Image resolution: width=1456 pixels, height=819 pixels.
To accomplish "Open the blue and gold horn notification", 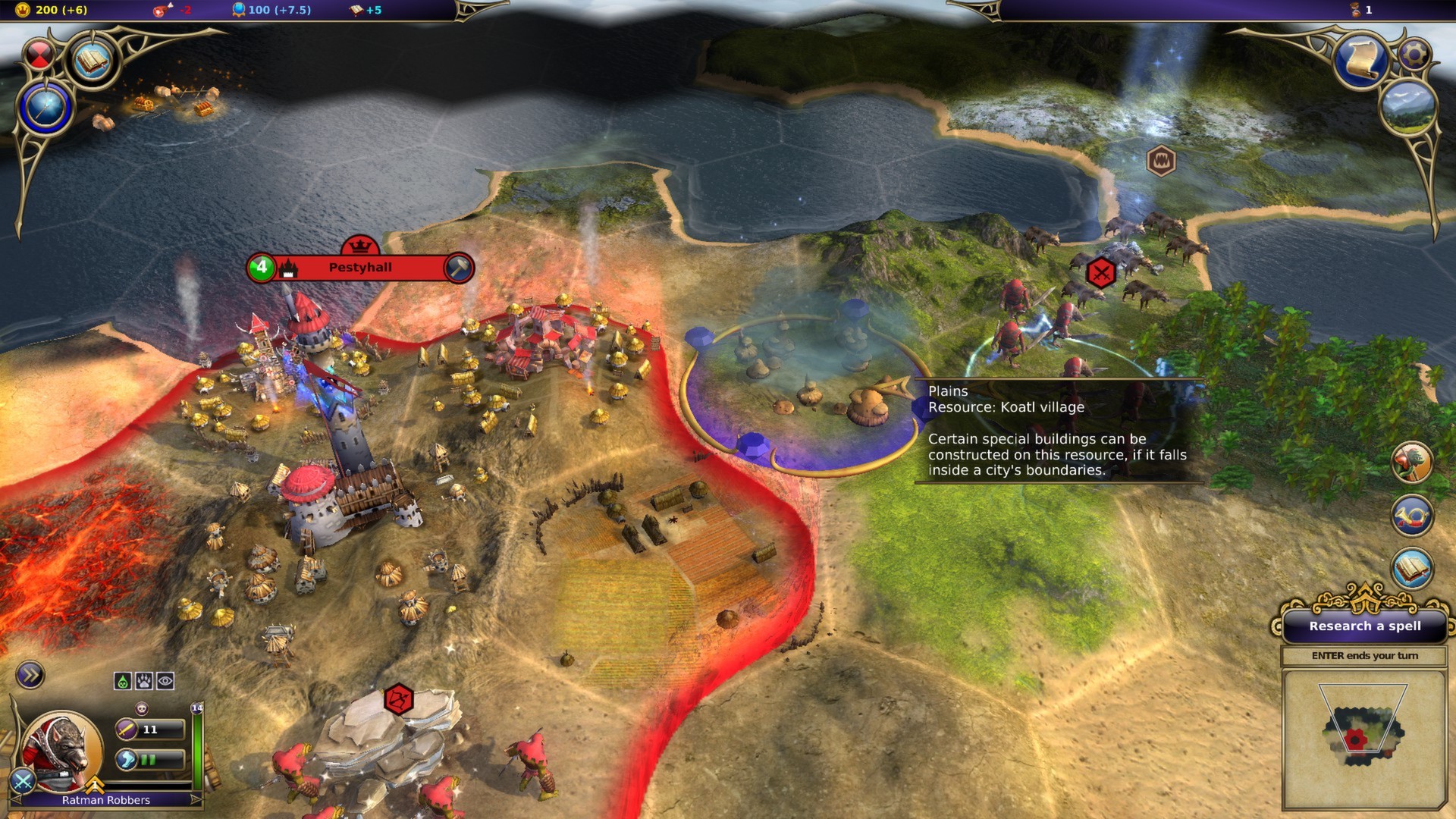I will 1412,516.
